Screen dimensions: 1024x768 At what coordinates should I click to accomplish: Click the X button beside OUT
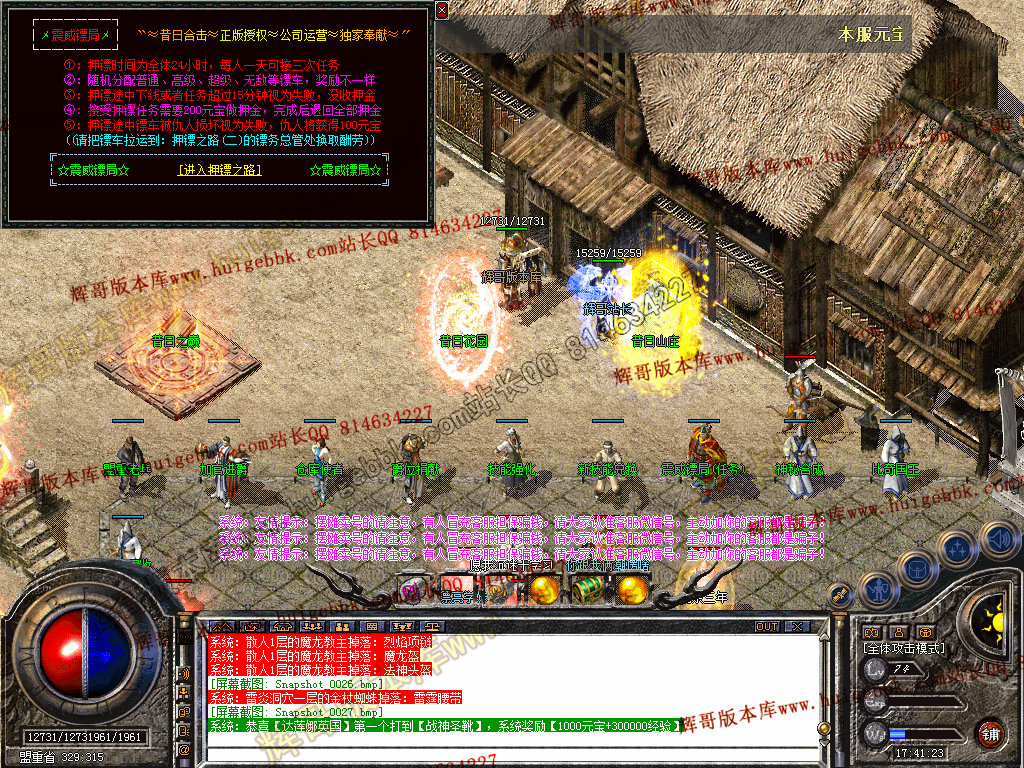(x=796, y=627)
